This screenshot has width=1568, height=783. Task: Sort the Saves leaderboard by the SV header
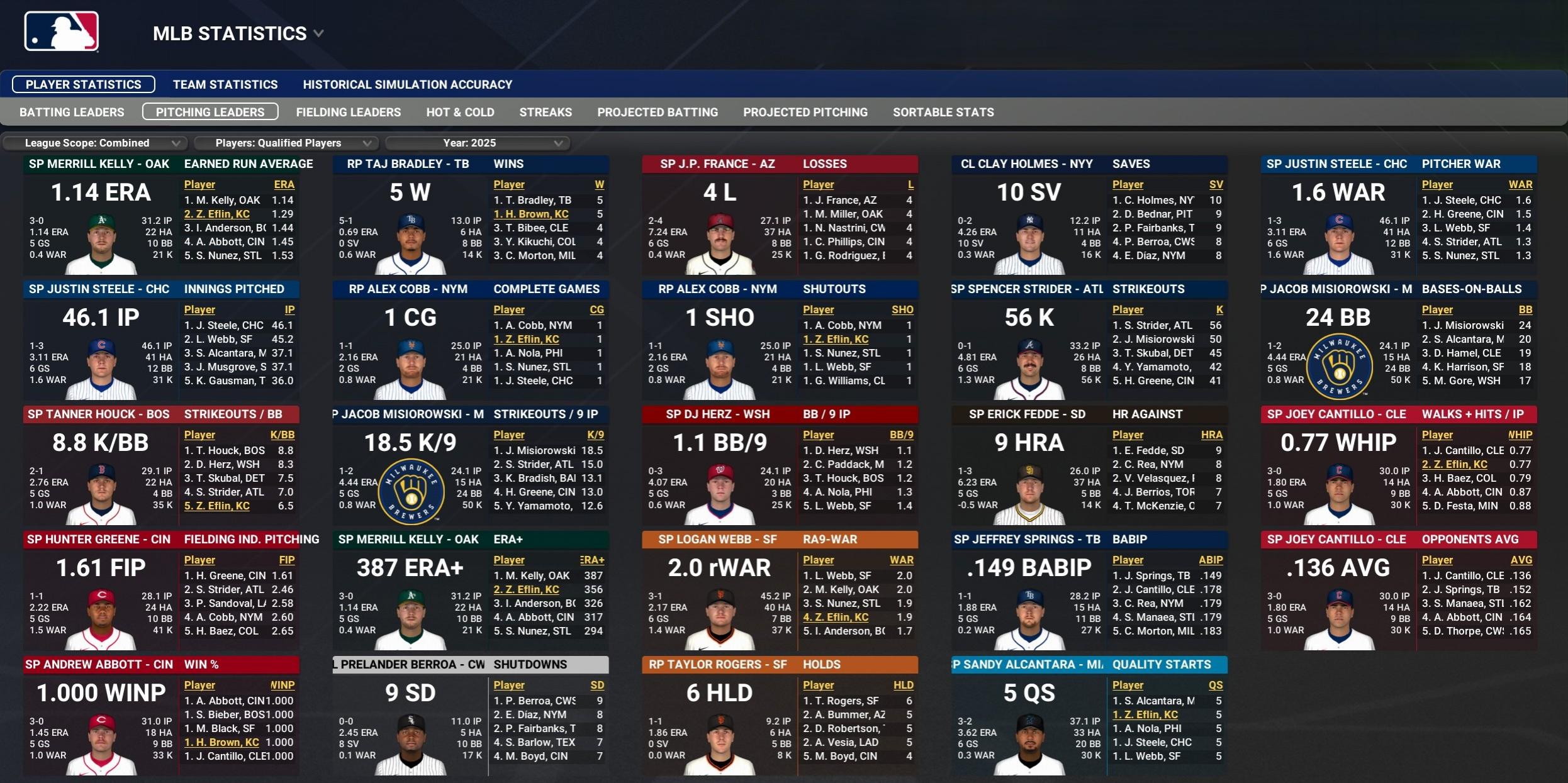coord(1217,184)
